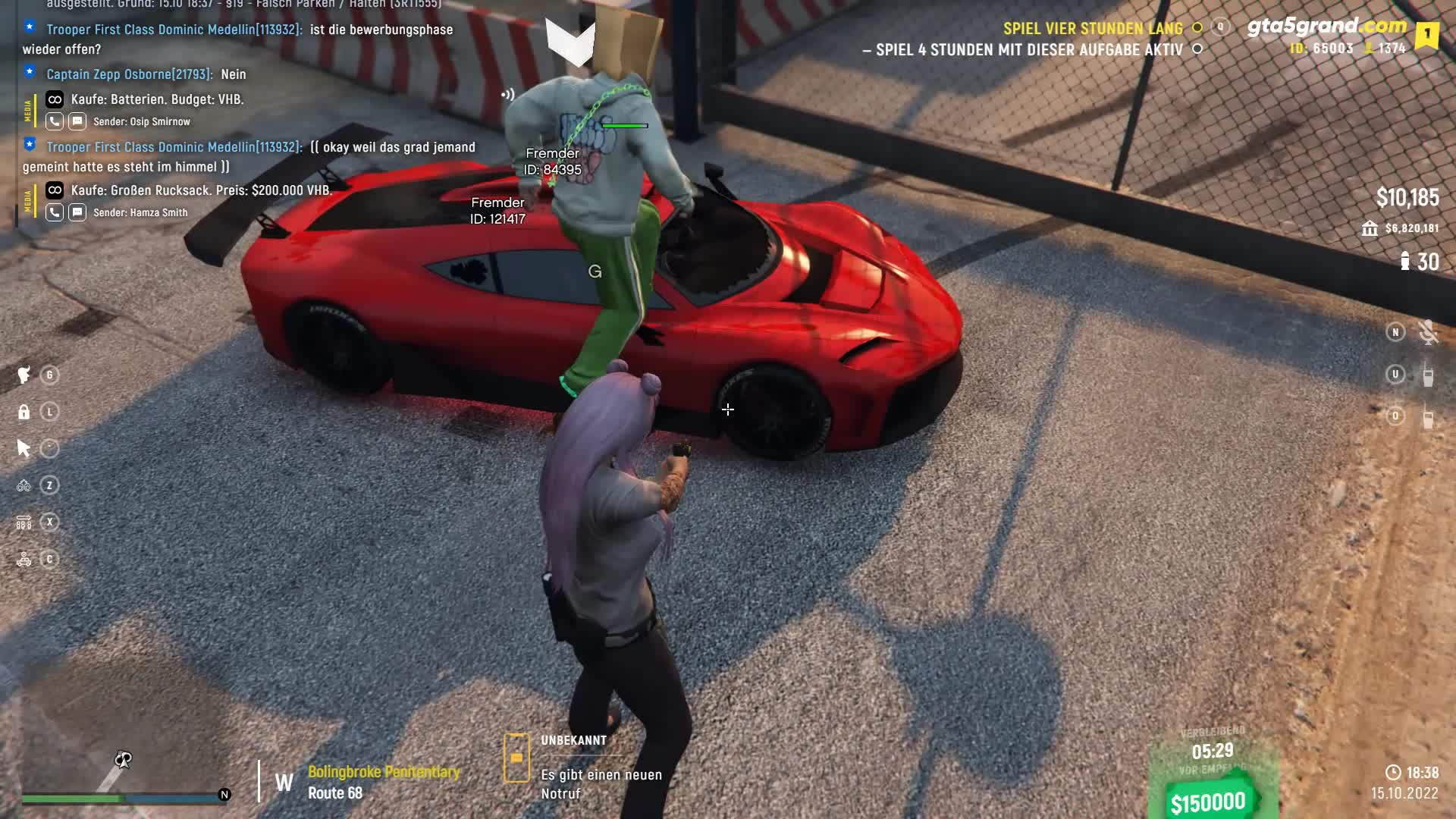Click the bank balance icon
The width and height of the screenshot is (1456, 819).
[1370, 228]
